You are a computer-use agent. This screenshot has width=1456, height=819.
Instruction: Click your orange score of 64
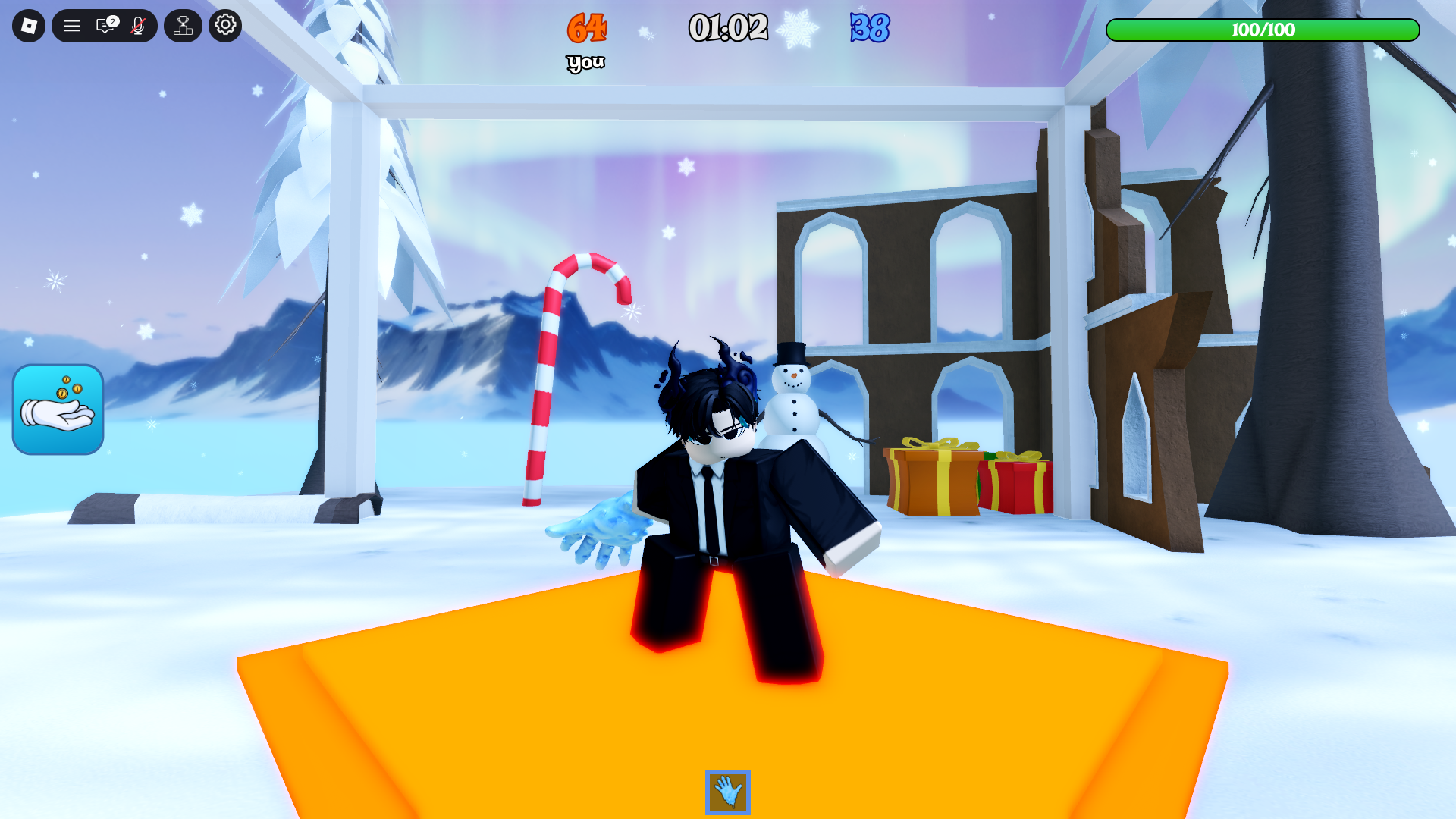[x=585, y=29]
